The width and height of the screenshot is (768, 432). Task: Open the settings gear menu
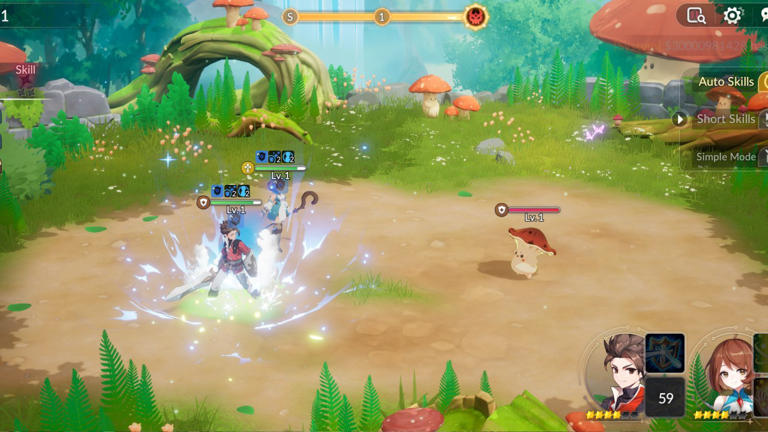[x=733, y=15]
